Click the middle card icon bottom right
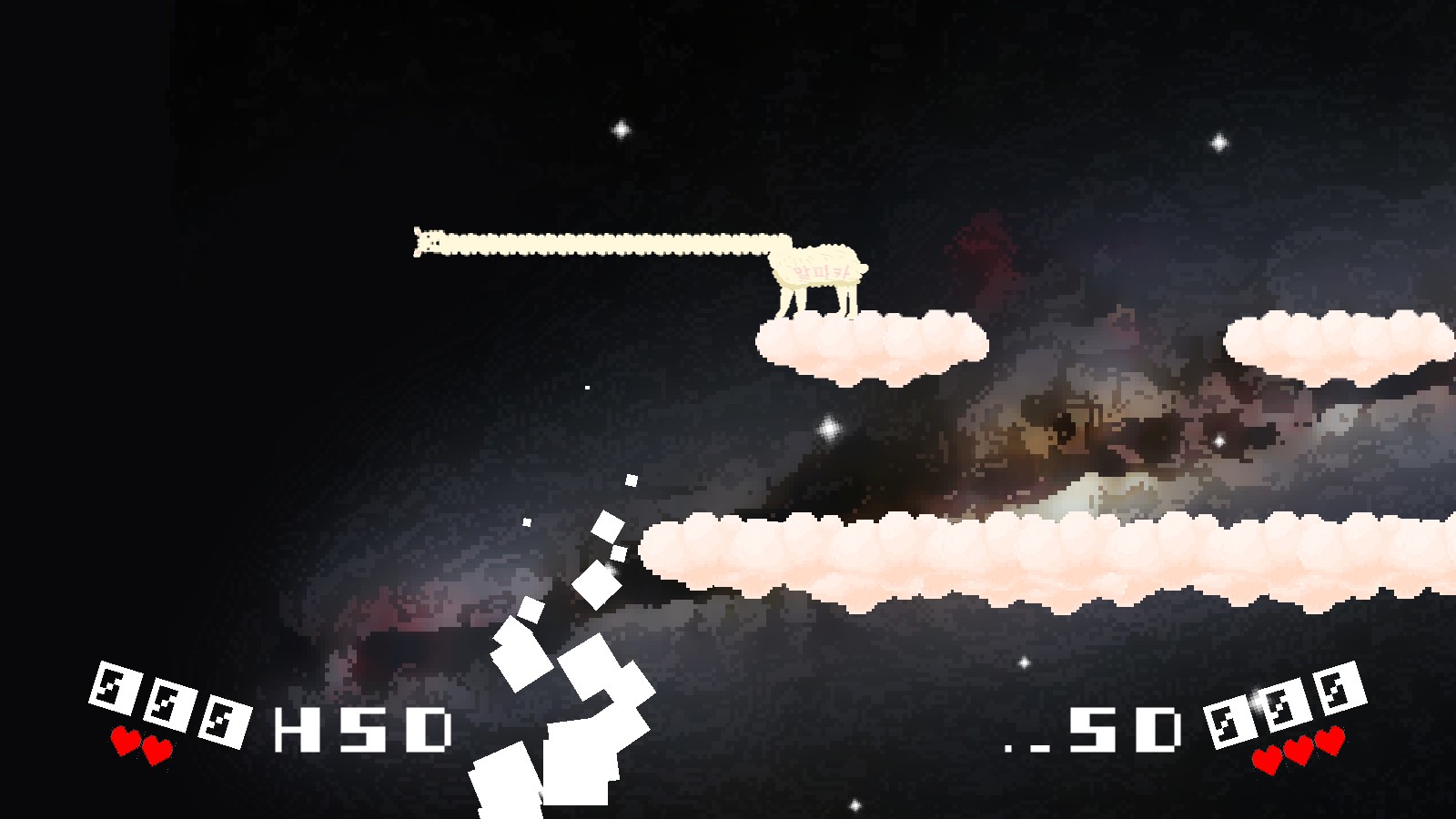 (1287, 706)
